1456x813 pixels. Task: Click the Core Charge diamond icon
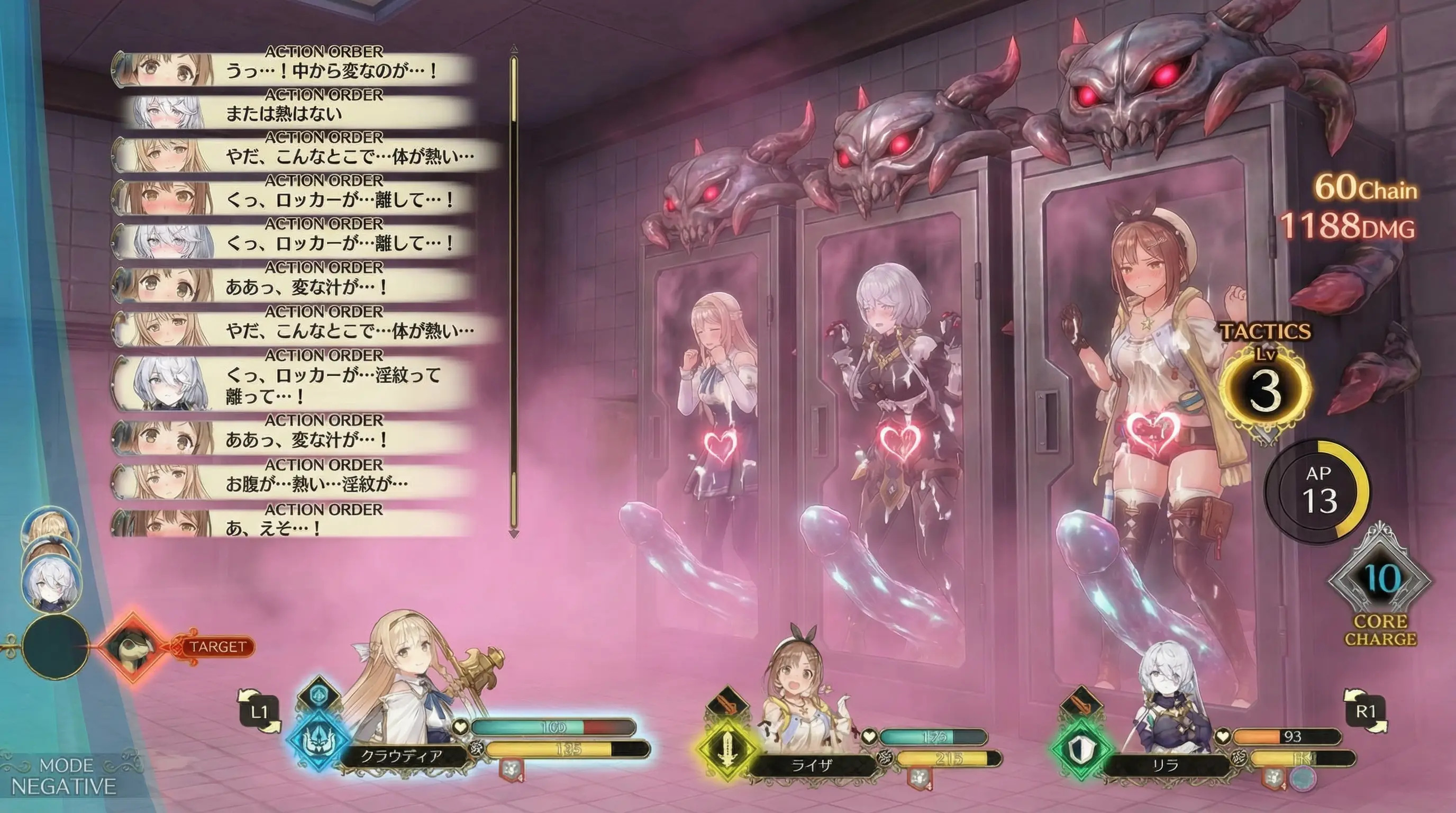(x=1380, y=580)
